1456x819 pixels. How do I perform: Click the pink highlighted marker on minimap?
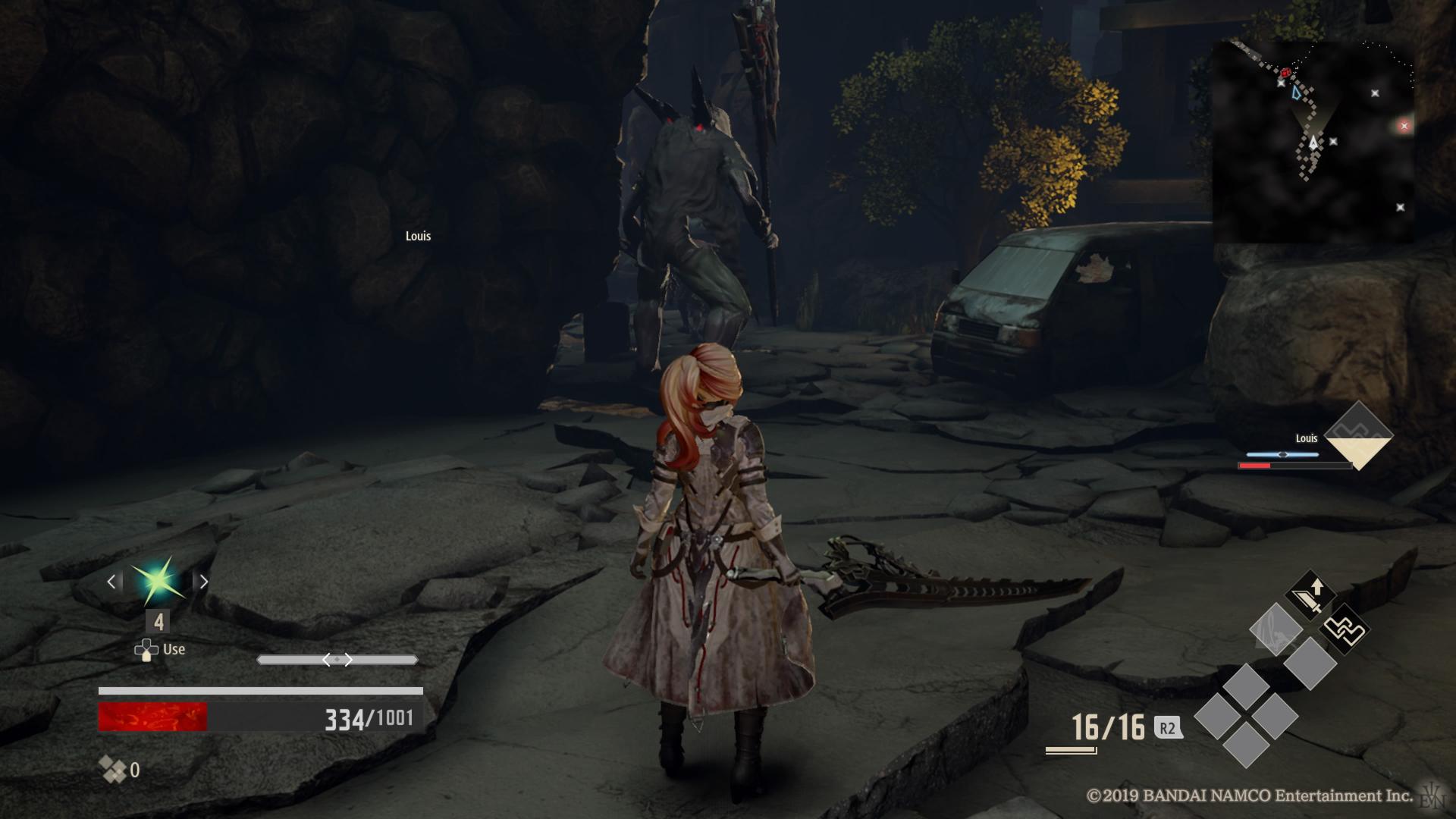[x=1404, y=126]
